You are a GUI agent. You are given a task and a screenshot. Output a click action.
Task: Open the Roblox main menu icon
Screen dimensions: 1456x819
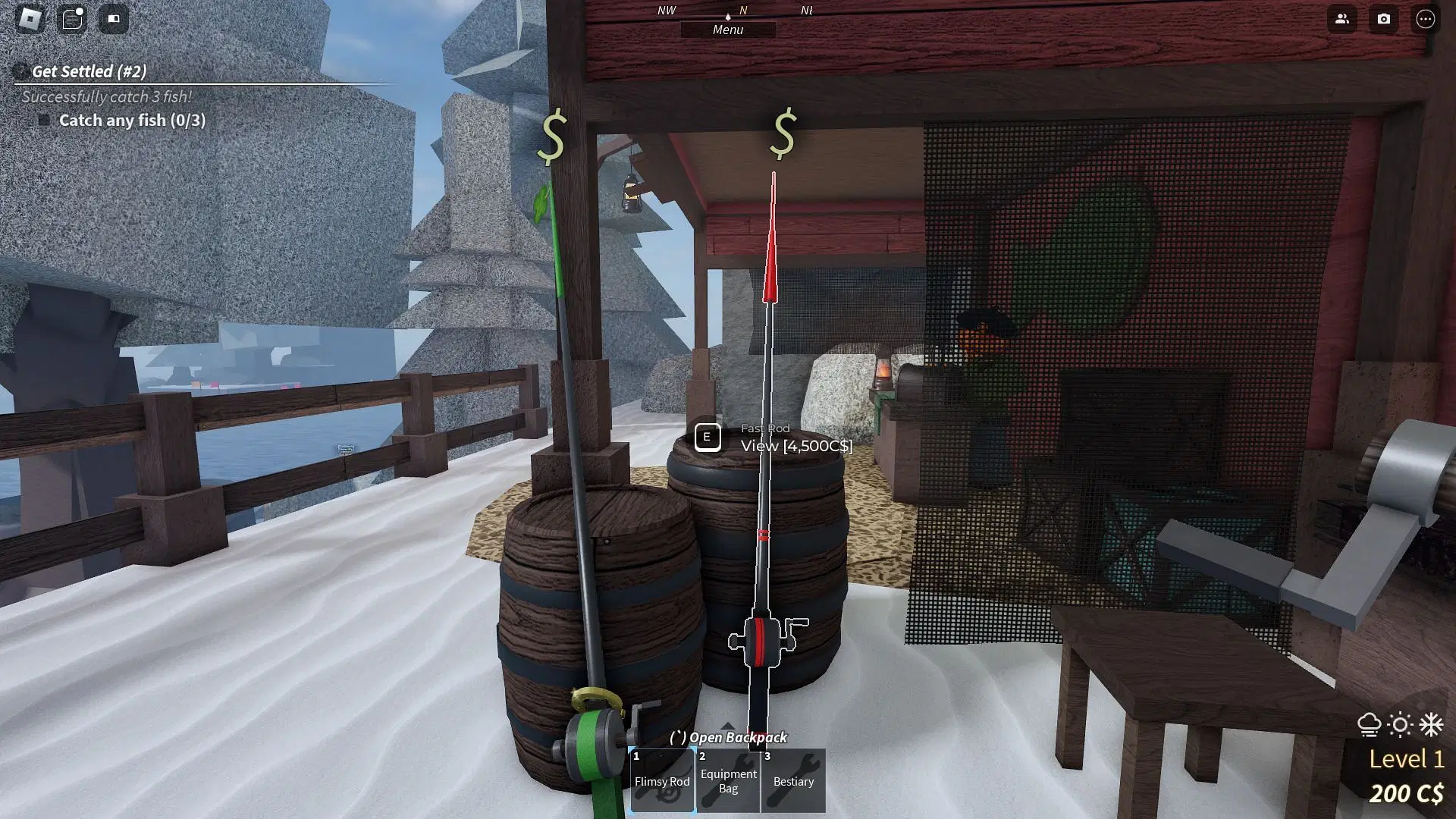[29, 19]
